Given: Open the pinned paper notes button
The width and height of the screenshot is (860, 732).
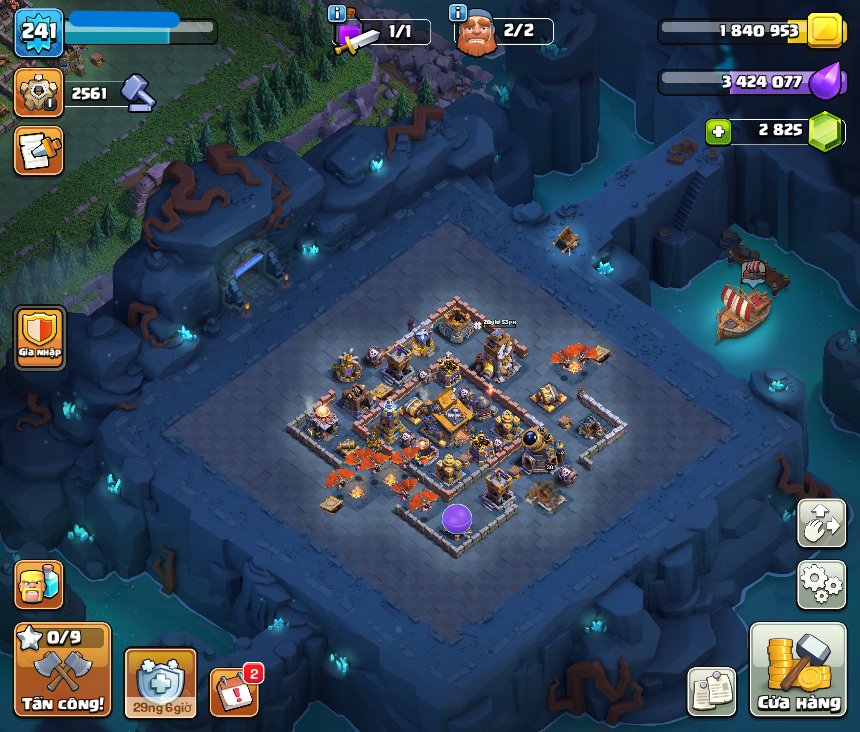Looking at the screenshot, I should coord(711,691).
